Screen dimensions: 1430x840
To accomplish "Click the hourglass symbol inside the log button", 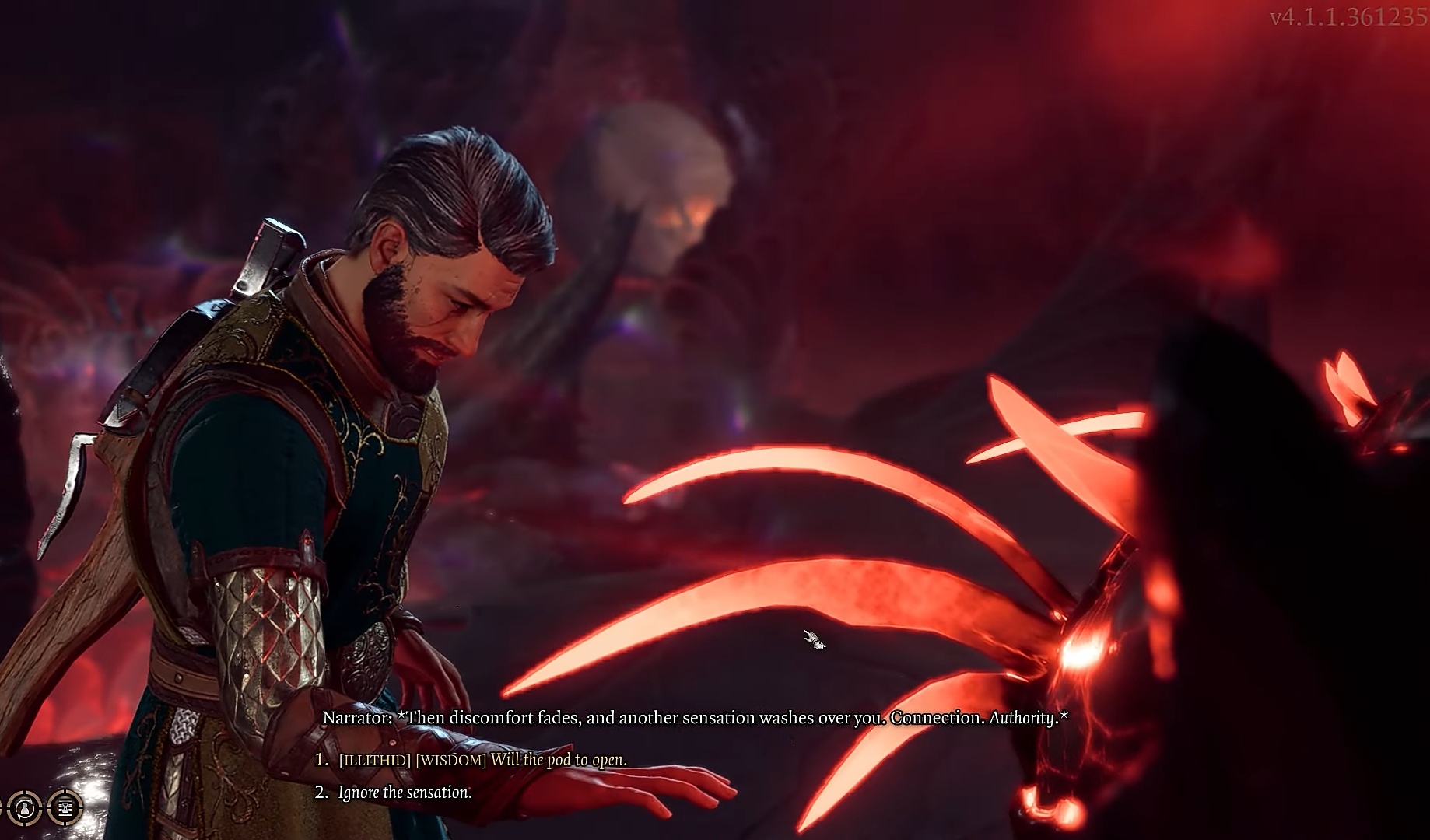I will [x=65, y=808].
